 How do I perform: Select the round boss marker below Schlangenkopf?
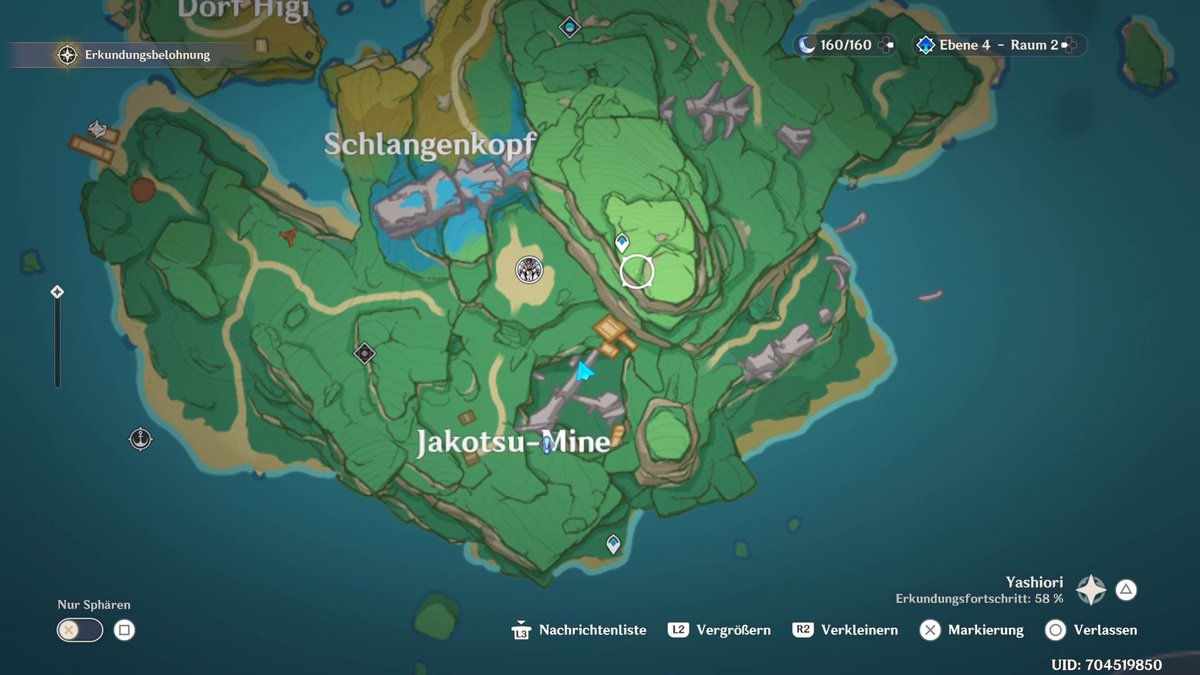coord(528,268)
